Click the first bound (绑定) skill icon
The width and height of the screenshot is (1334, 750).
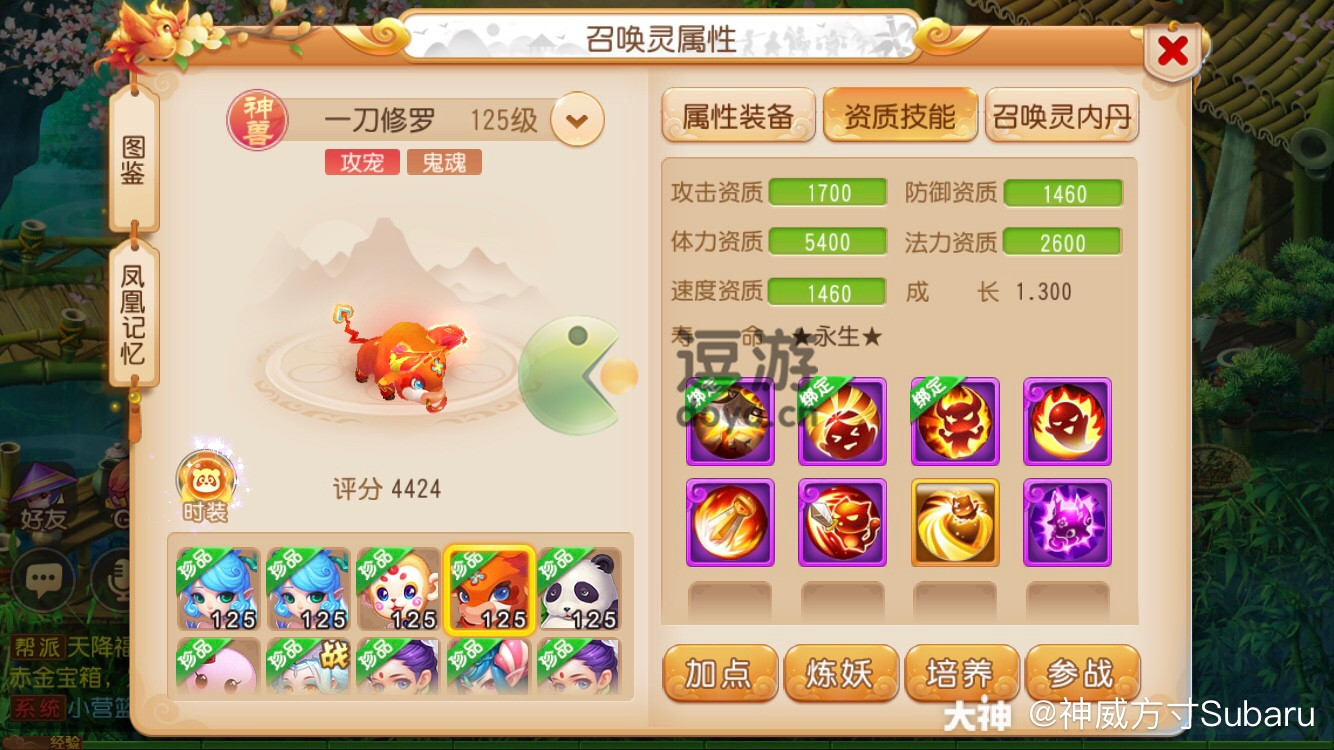[x=729, y=419]
